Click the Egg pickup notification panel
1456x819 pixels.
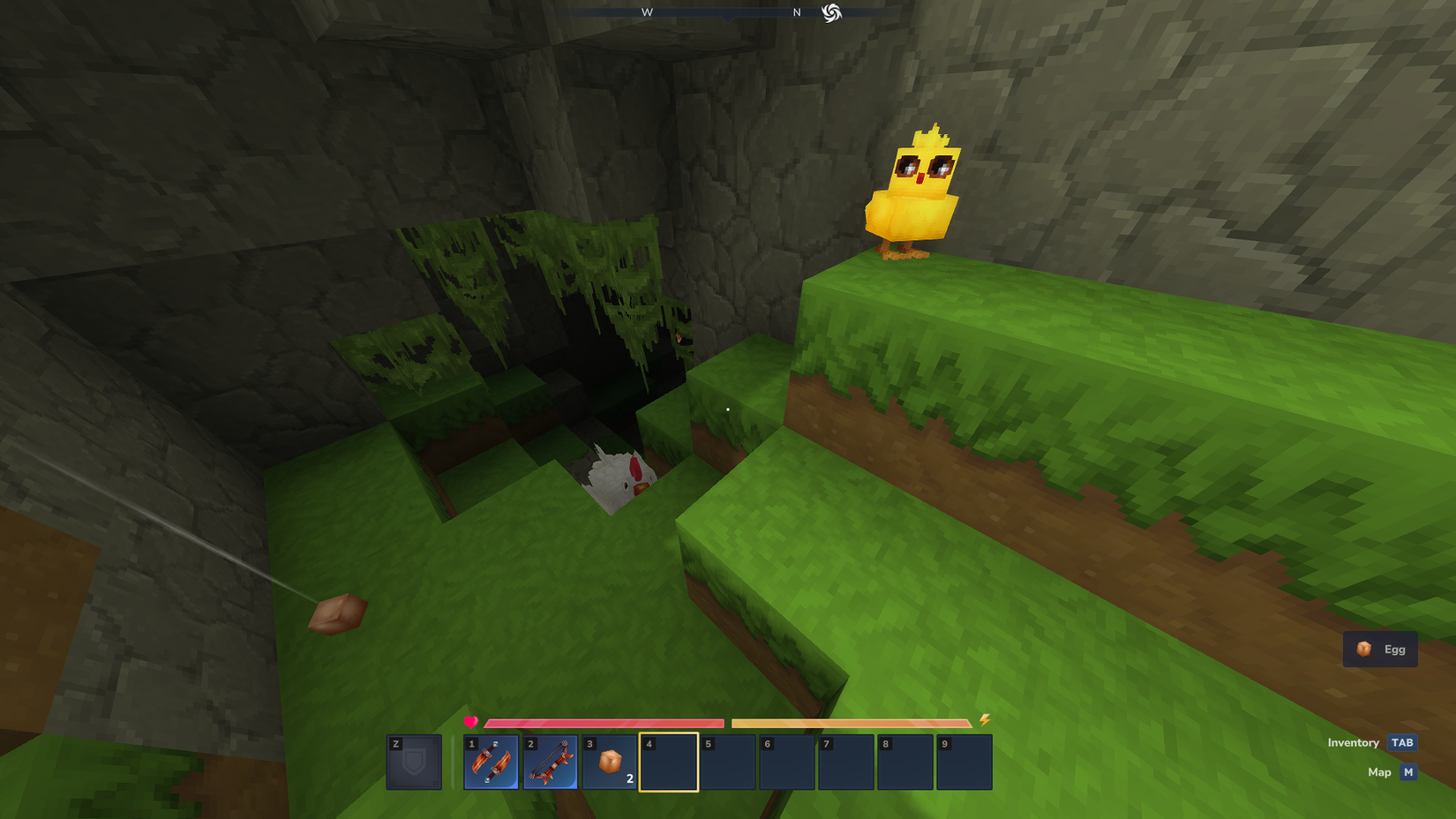pos(1379,649)
